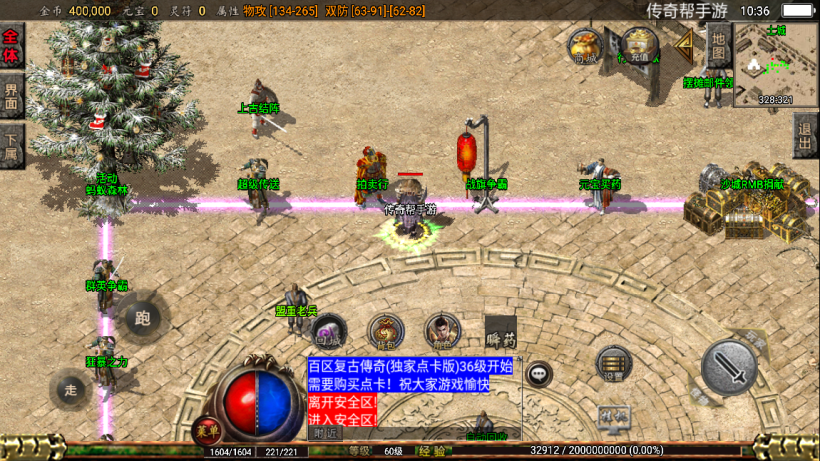The height and width of the screenshot is (461, 820).
Task: Switch to the 附近 nearby chat tab
Action: point(326,434)
